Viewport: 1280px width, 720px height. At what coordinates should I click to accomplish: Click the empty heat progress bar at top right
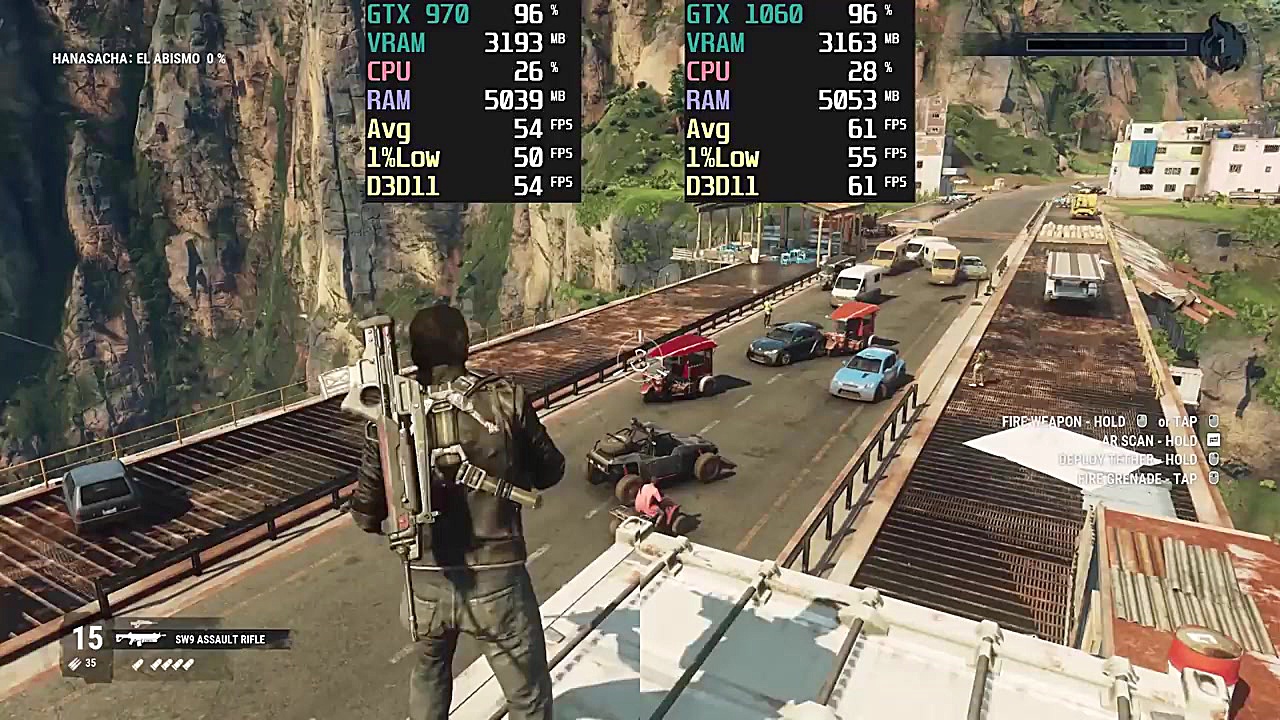(x=1105, y=45)
